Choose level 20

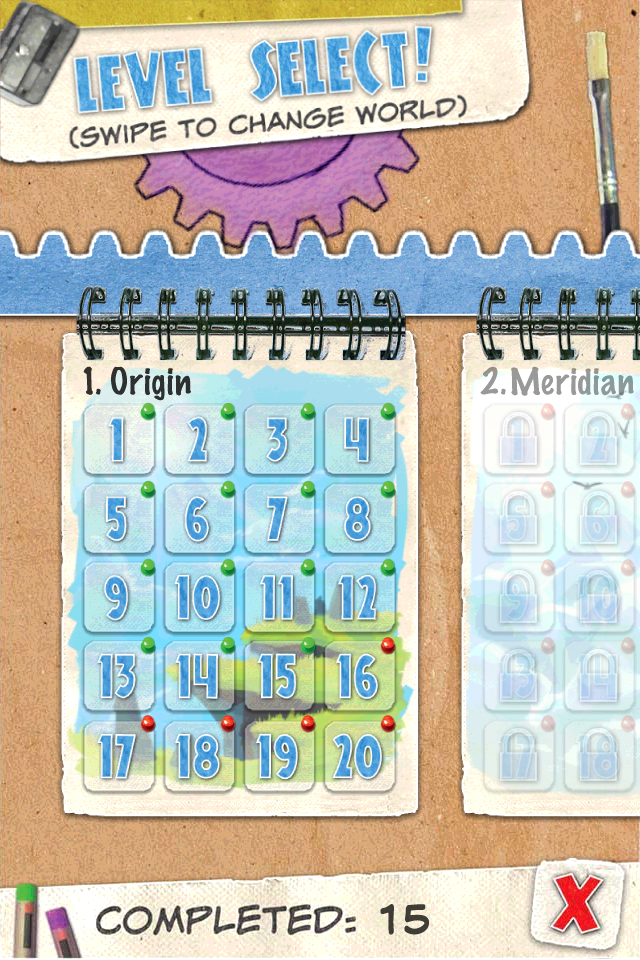tap(358, 757)
